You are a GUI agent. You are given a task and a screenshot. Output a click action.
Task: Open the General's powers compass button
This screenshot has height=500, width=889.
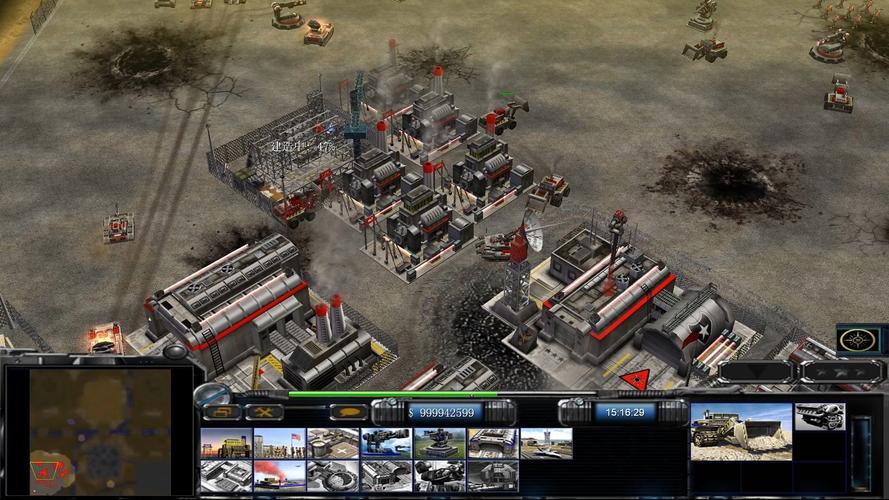(858, 339)
